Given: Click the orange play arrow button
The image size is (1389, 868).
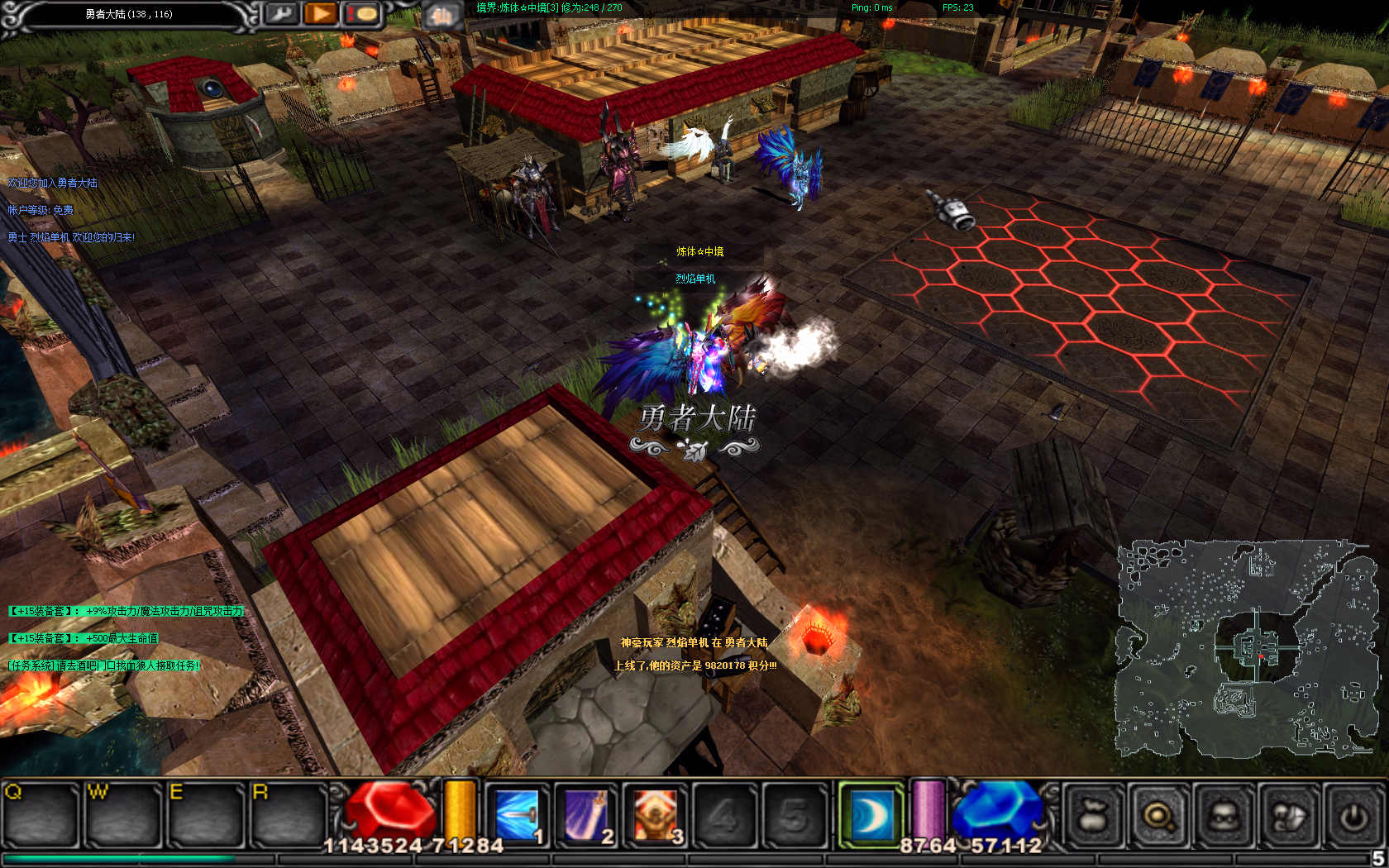Looking at the screenshot, I should 321,13.
